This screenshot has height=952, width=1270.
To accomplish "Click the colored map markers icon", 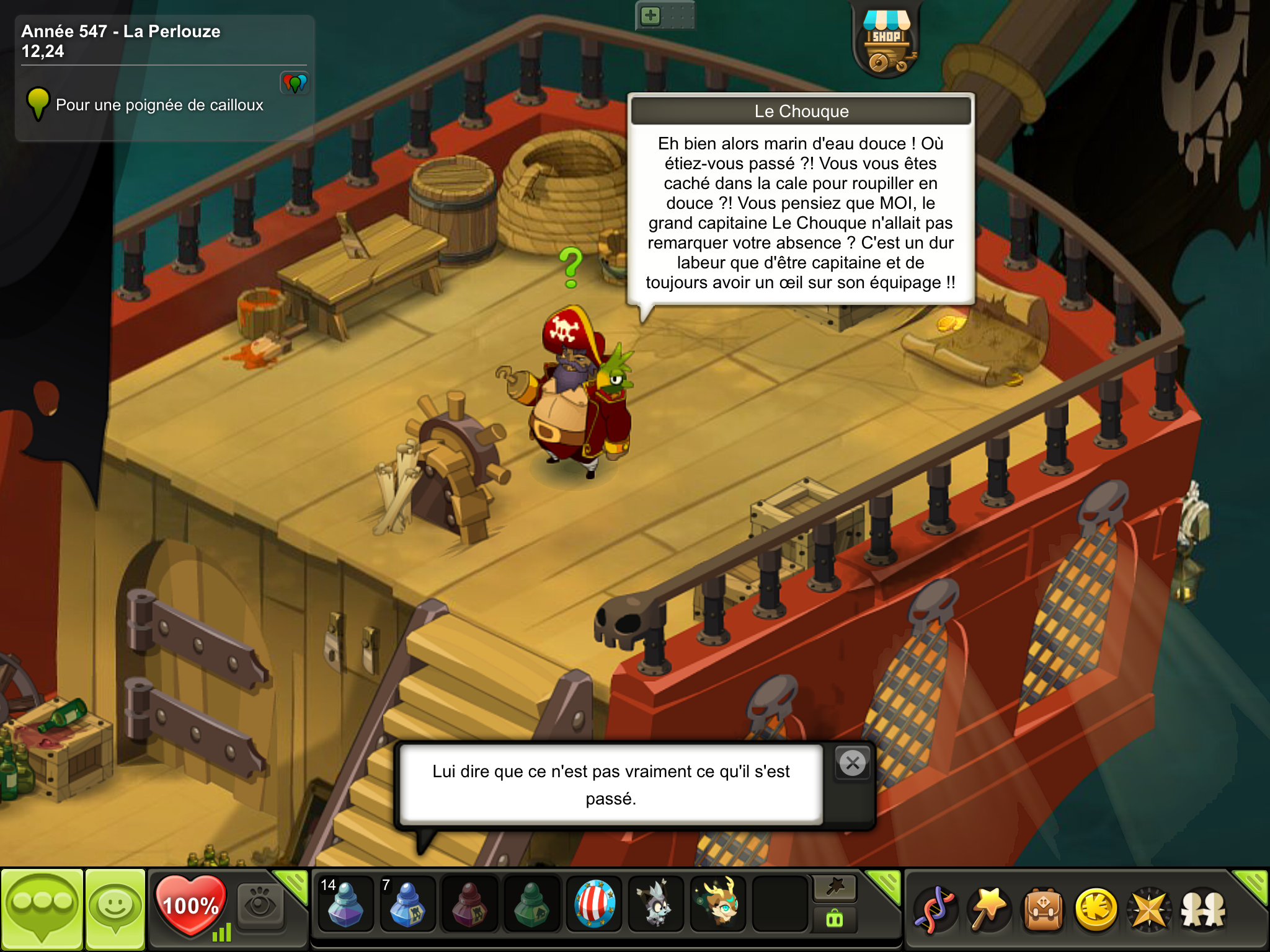I will pyautogui.click(x=295, y=82).
